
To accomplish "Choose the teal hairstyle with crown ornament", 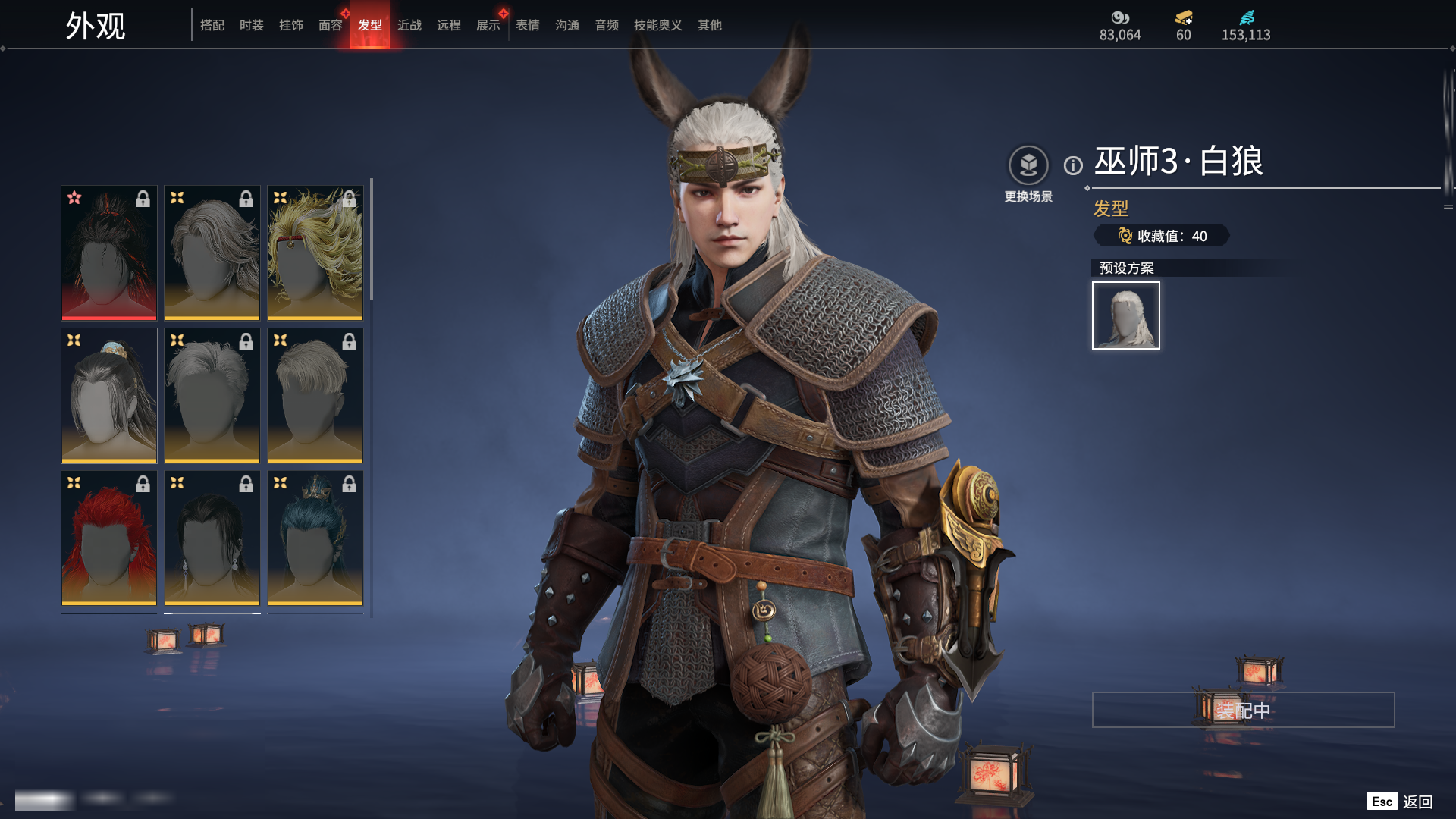I will (315, 538).
